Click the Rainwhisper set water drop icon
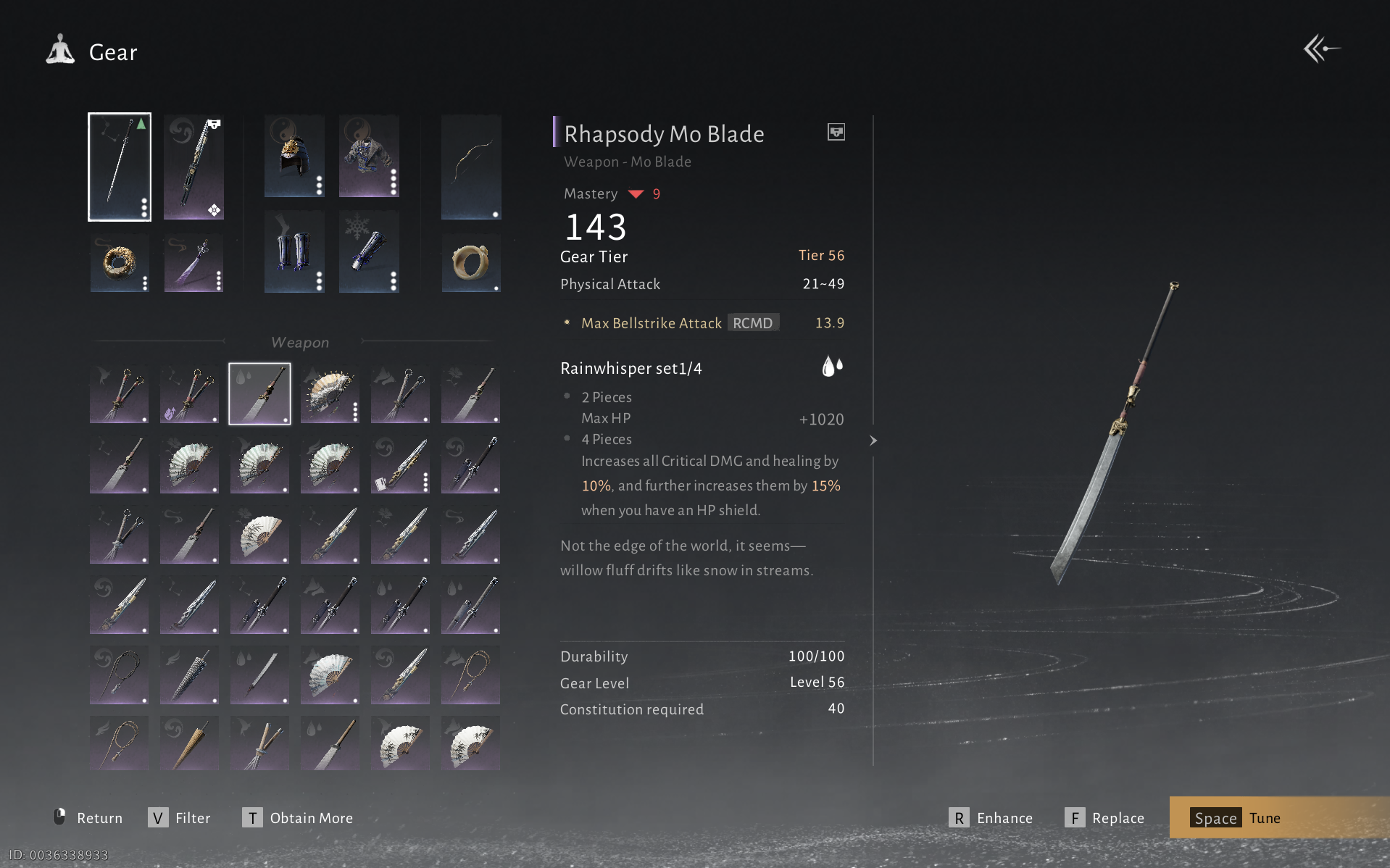1390x868 pixels. point(832,367)
